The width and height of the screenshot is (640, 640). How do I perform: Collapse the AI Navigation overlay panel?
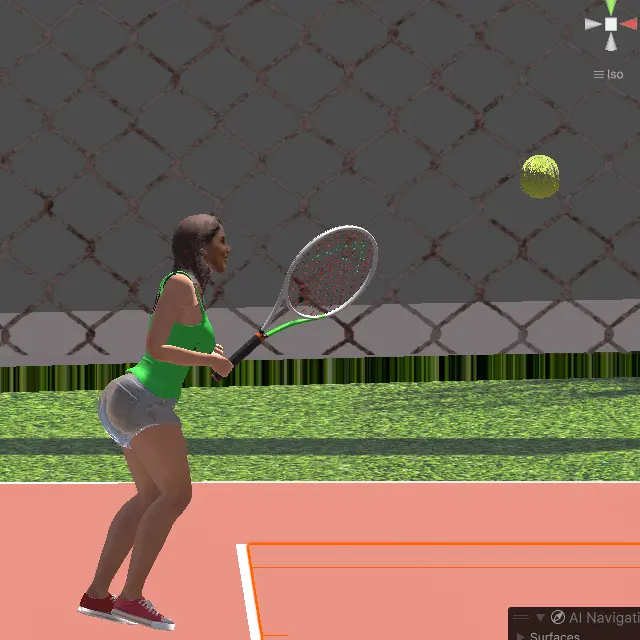click(540, 618)
